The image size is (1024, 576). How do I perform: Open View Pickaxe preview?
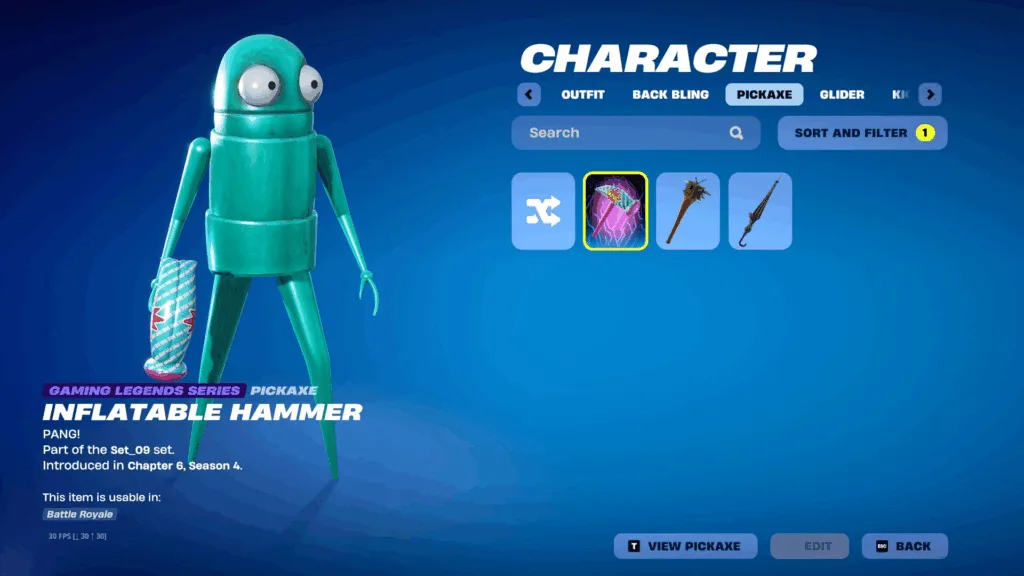(684, 546)
